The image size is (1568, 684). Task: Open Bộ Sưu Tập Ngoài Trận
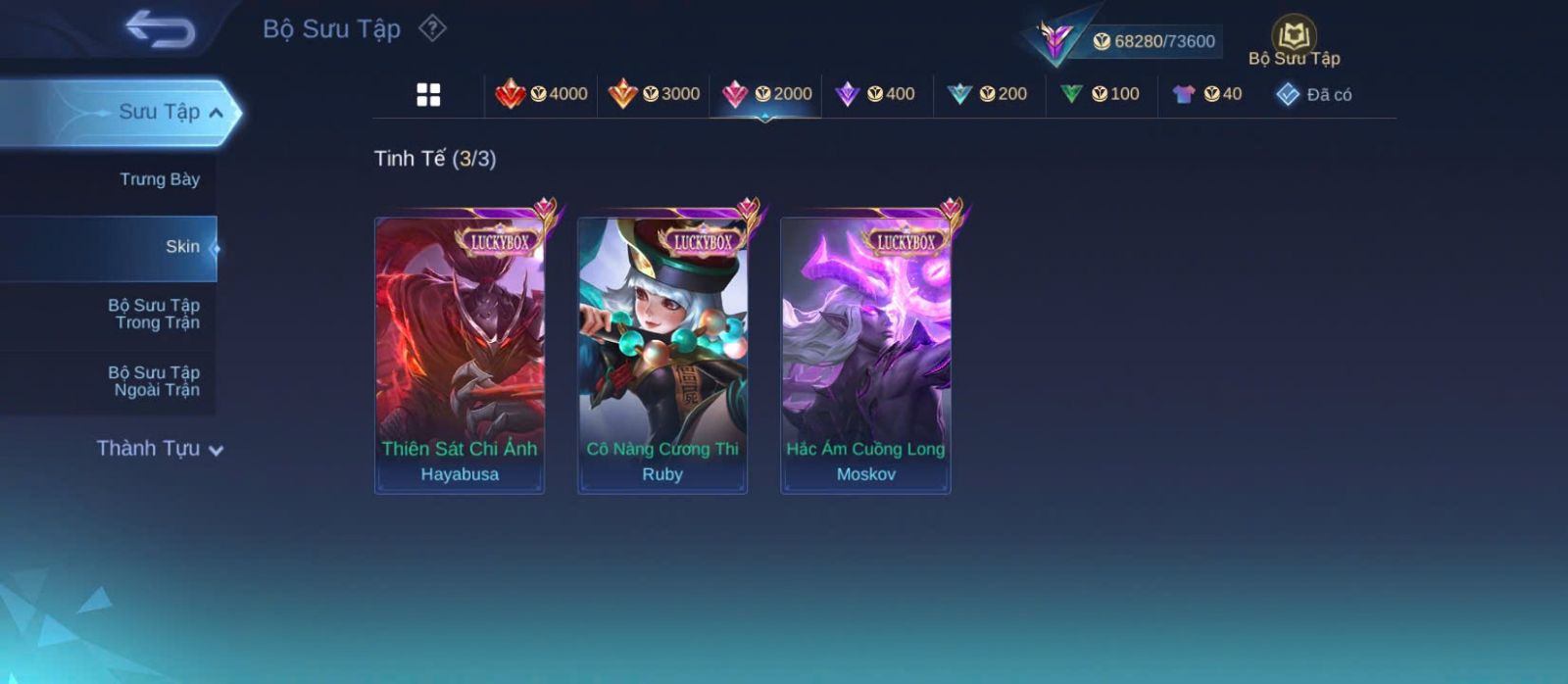154,381
